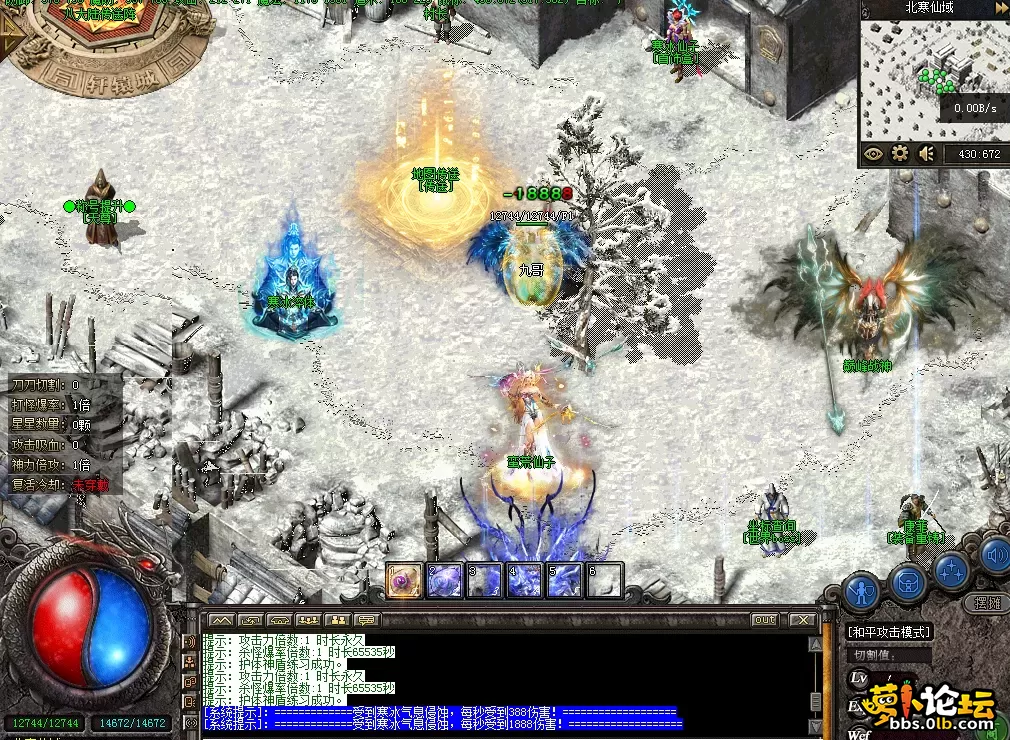Toggle sound with the speaker icon under minimap

coord(927,154)
